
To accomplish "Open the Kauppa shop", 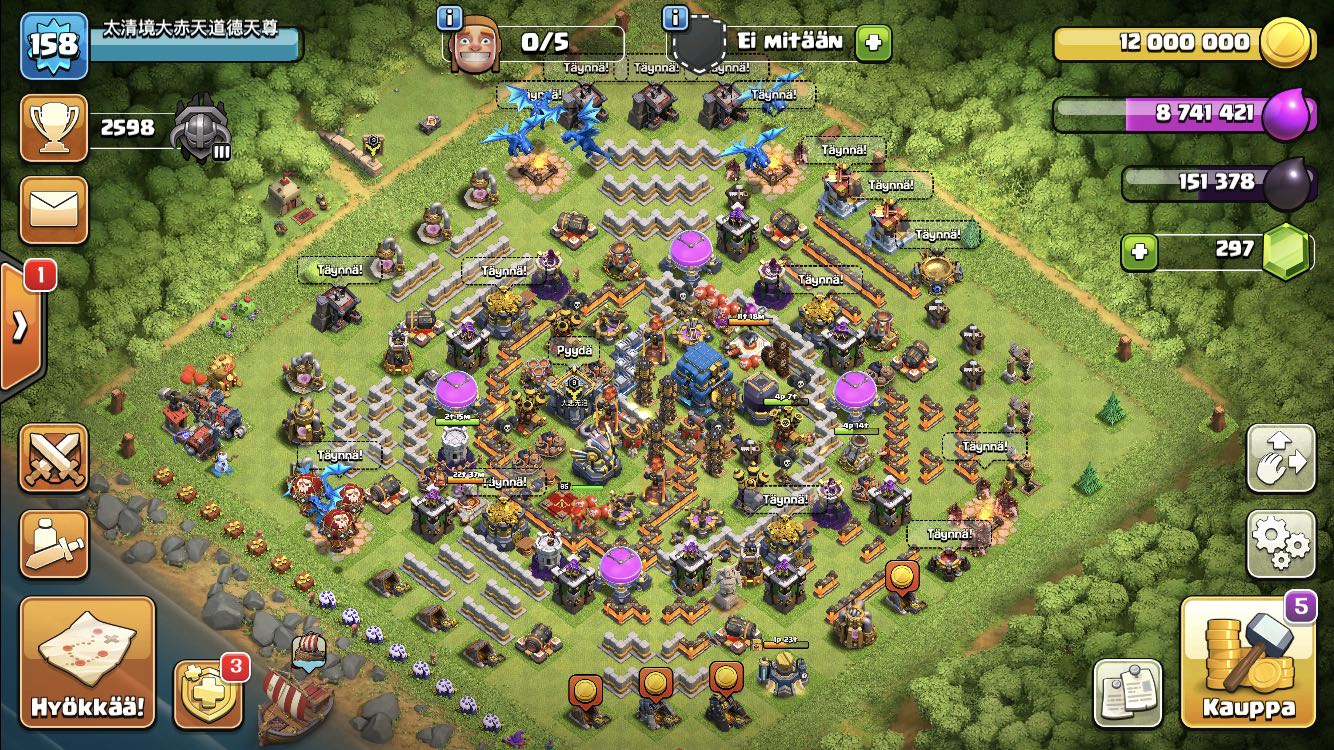I will point(1247,662).
